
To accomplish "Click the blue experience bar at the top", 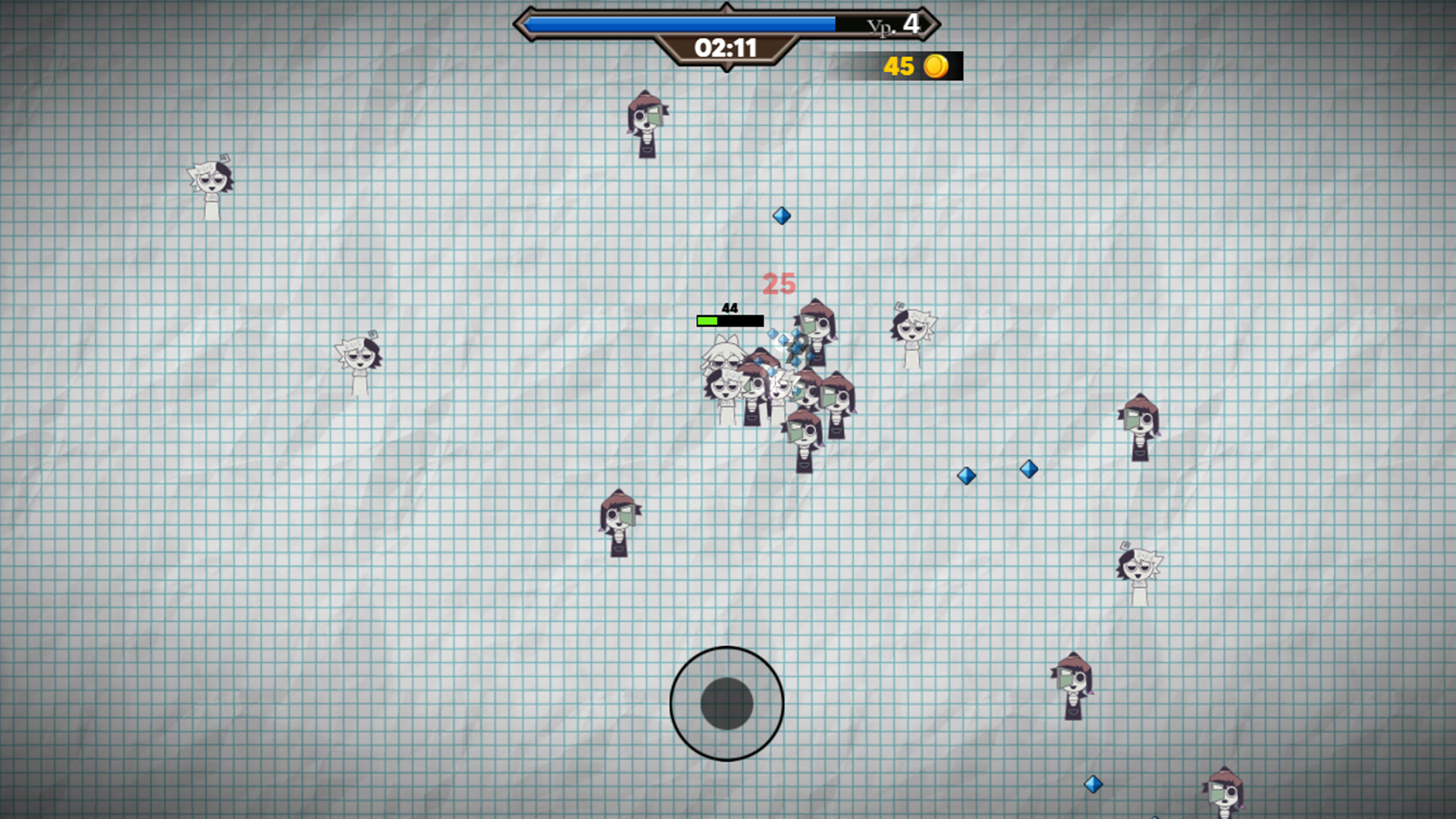I will tap(682, 24).
